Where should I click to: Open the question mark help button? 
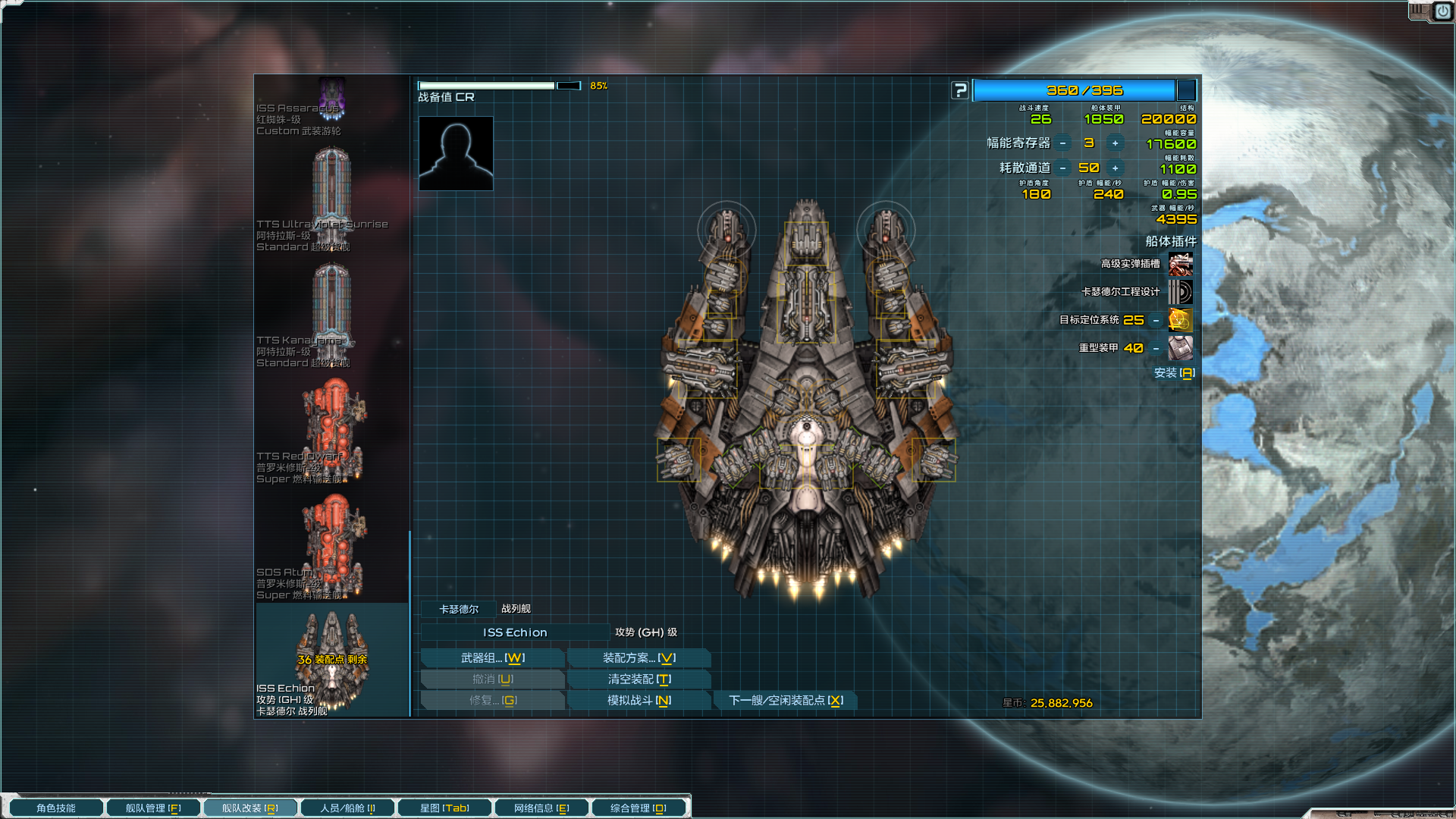click(960, 91)
